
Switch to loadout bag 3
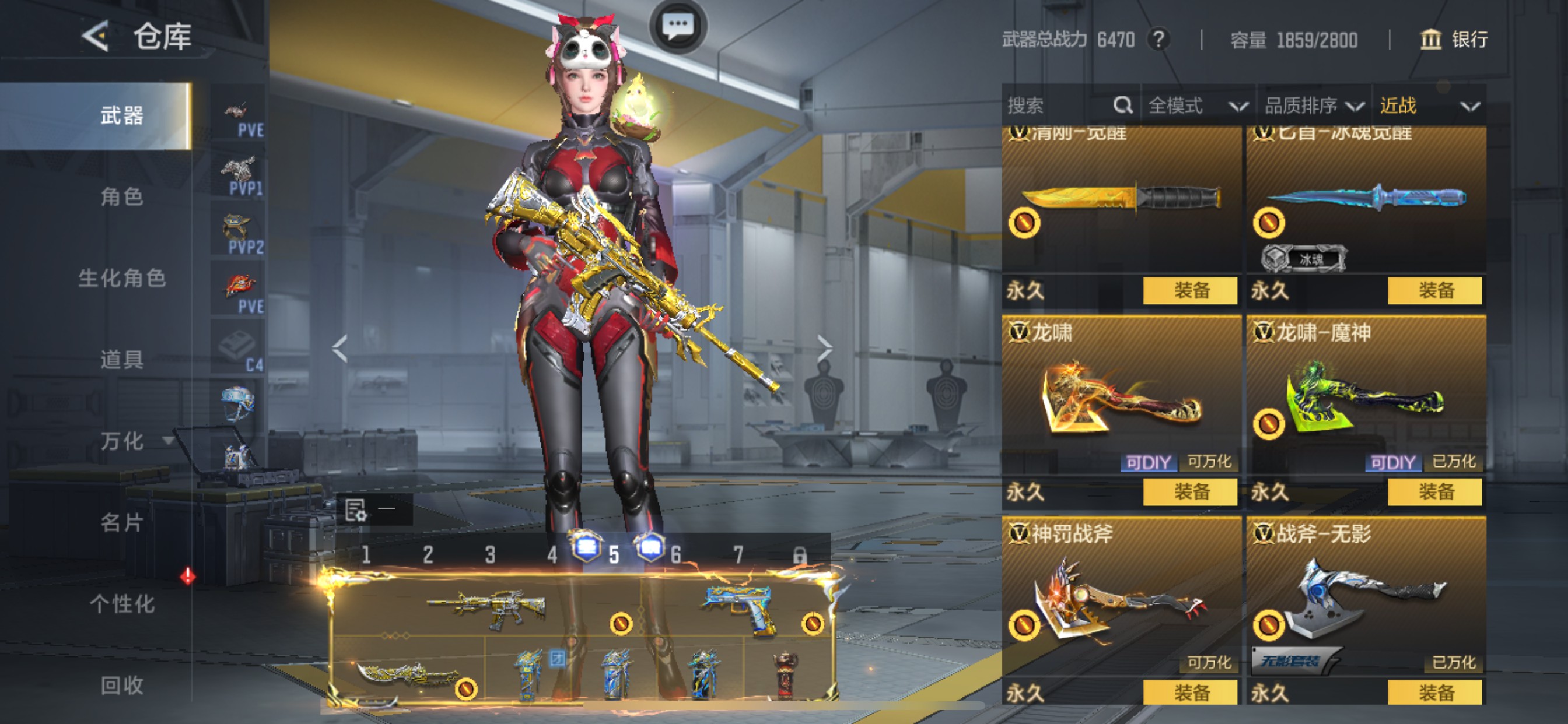(x=490, y=555)
